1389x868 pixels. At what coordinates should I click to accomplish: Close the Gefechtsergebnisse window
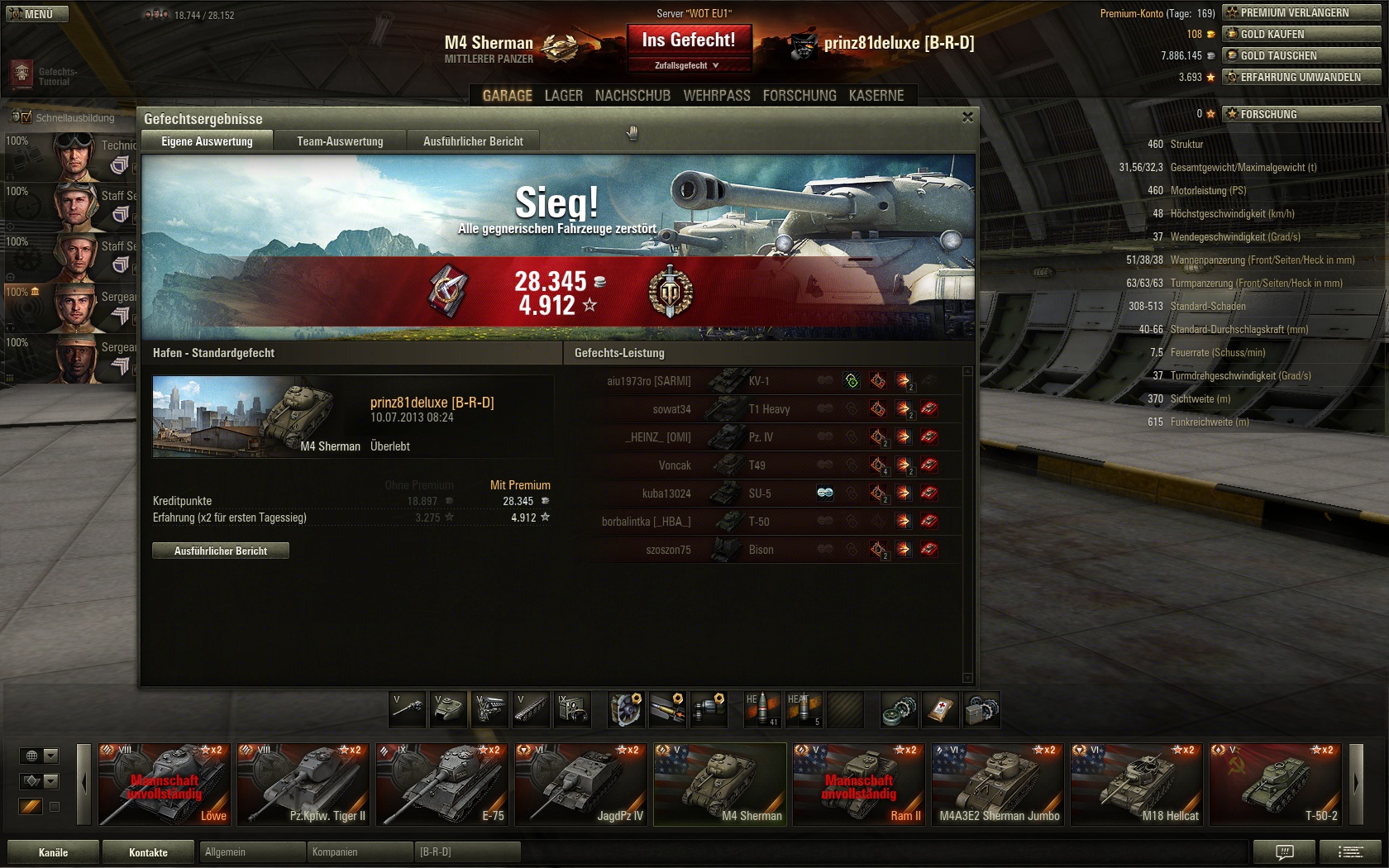pos(967,117)
